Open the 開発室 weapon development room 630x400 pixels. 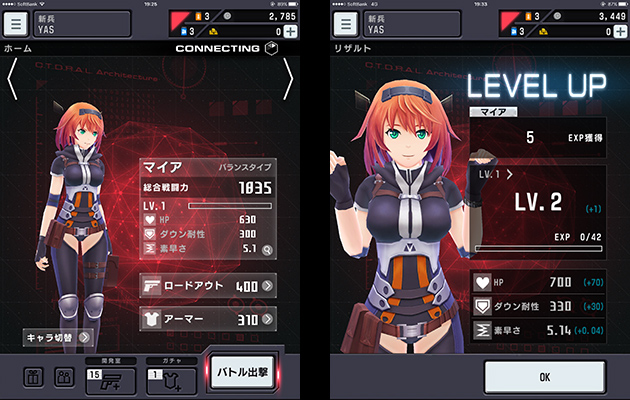[107, 377]
